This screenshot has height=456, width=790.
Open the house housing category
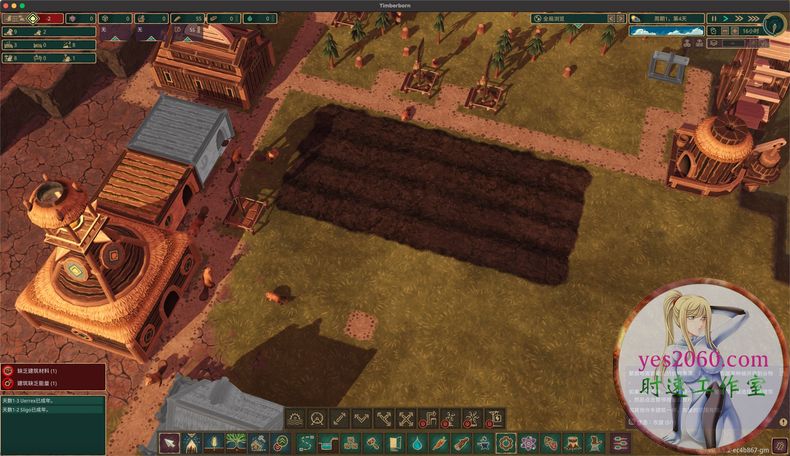point(259,442)
